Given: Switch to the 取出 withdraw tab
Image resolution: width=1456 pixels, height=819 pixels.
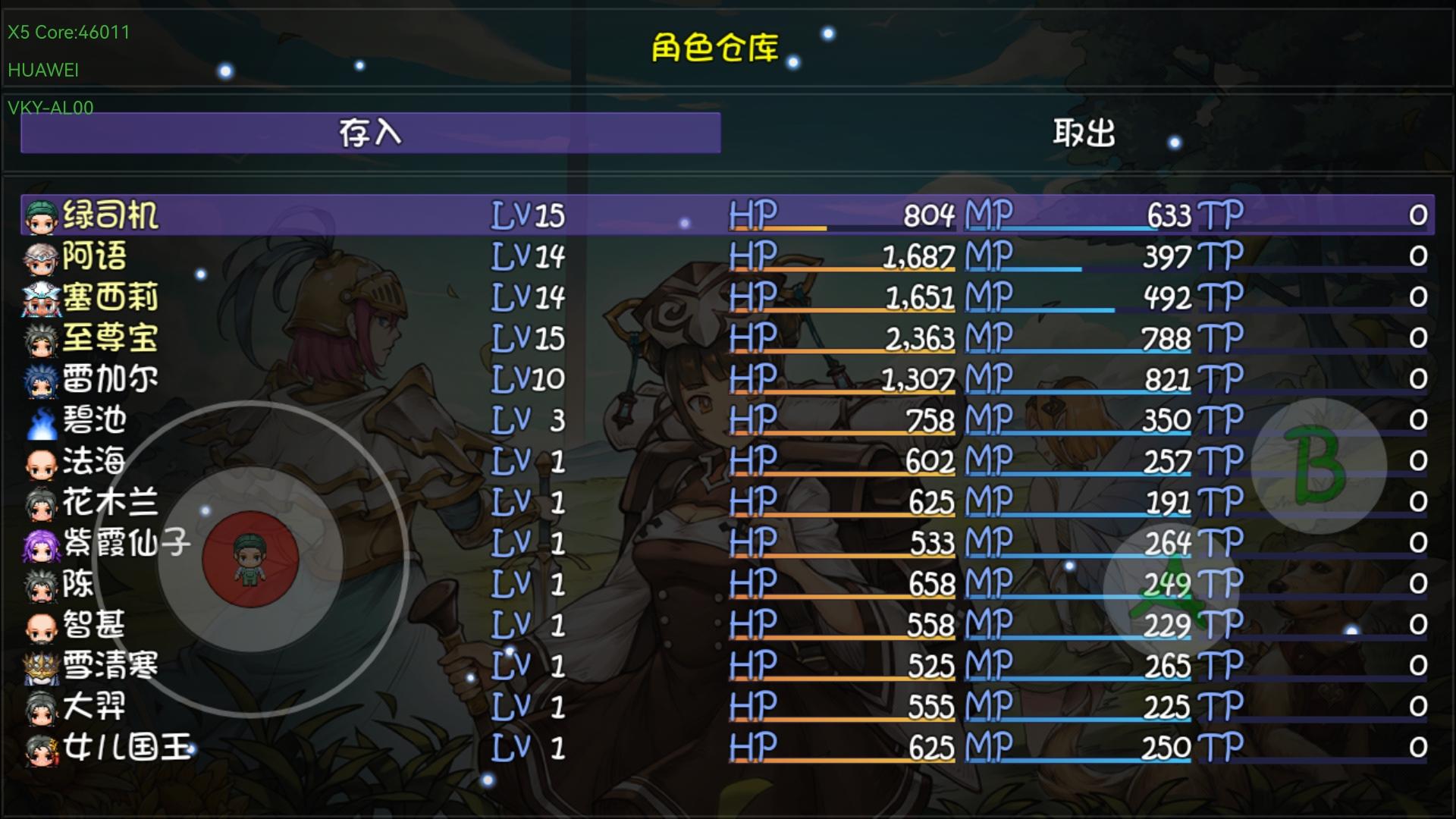Looking at the screenshot, I should 1084,133.
